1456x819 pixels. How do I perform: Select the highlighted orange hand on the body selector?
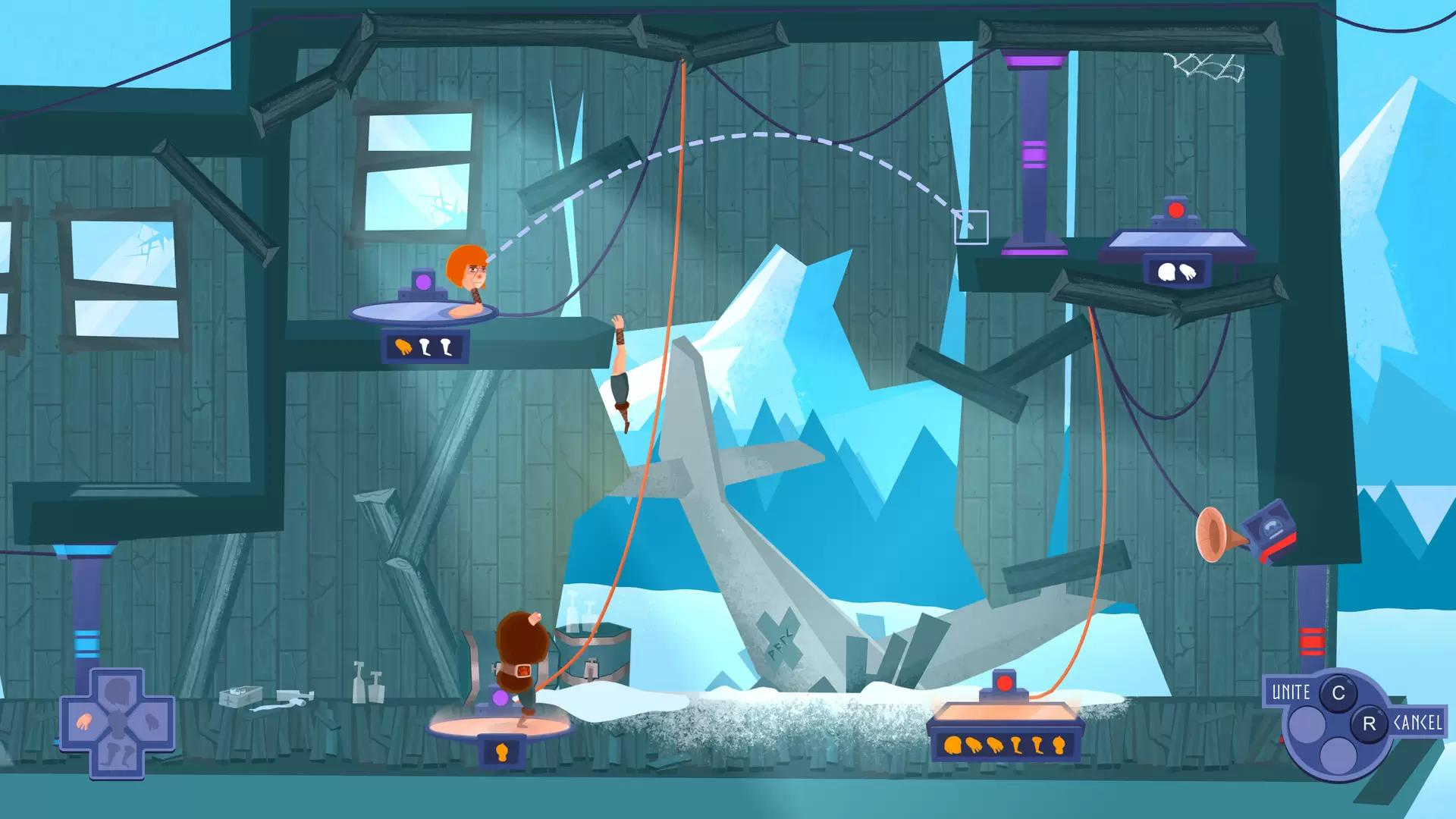click(x=83, y=722)
